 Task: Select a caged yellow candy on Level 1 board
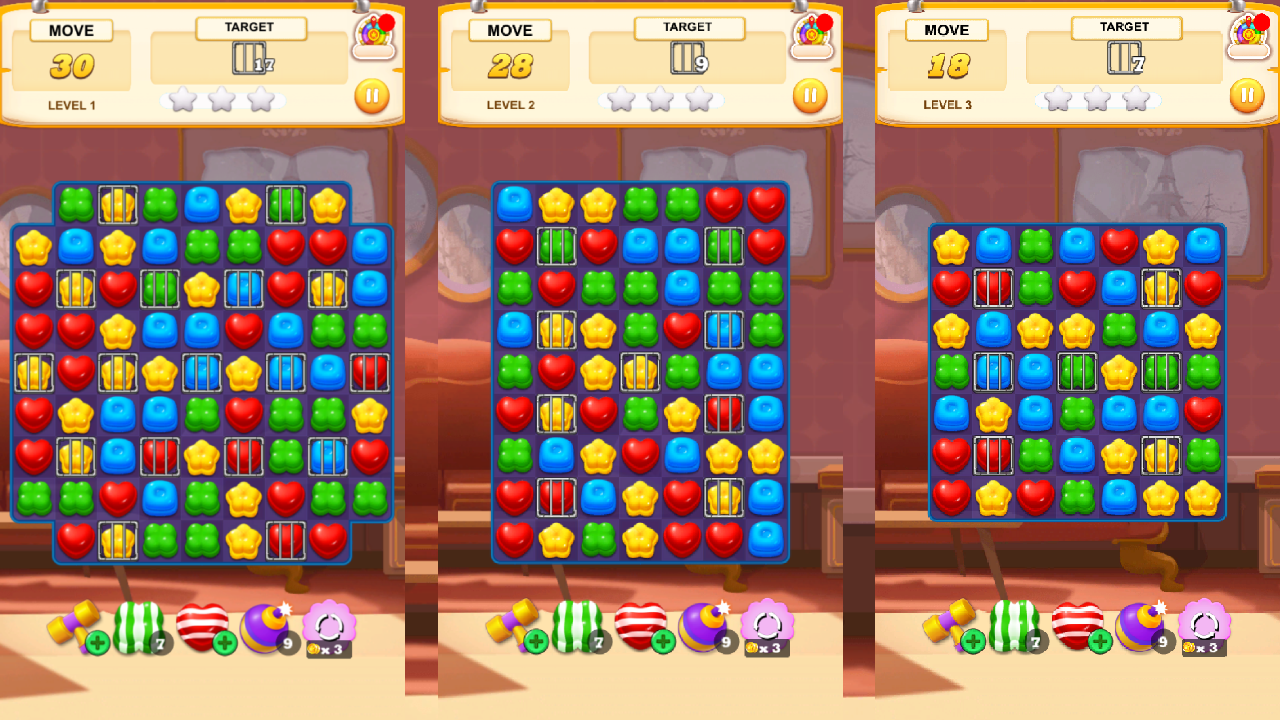pos(117,204)
